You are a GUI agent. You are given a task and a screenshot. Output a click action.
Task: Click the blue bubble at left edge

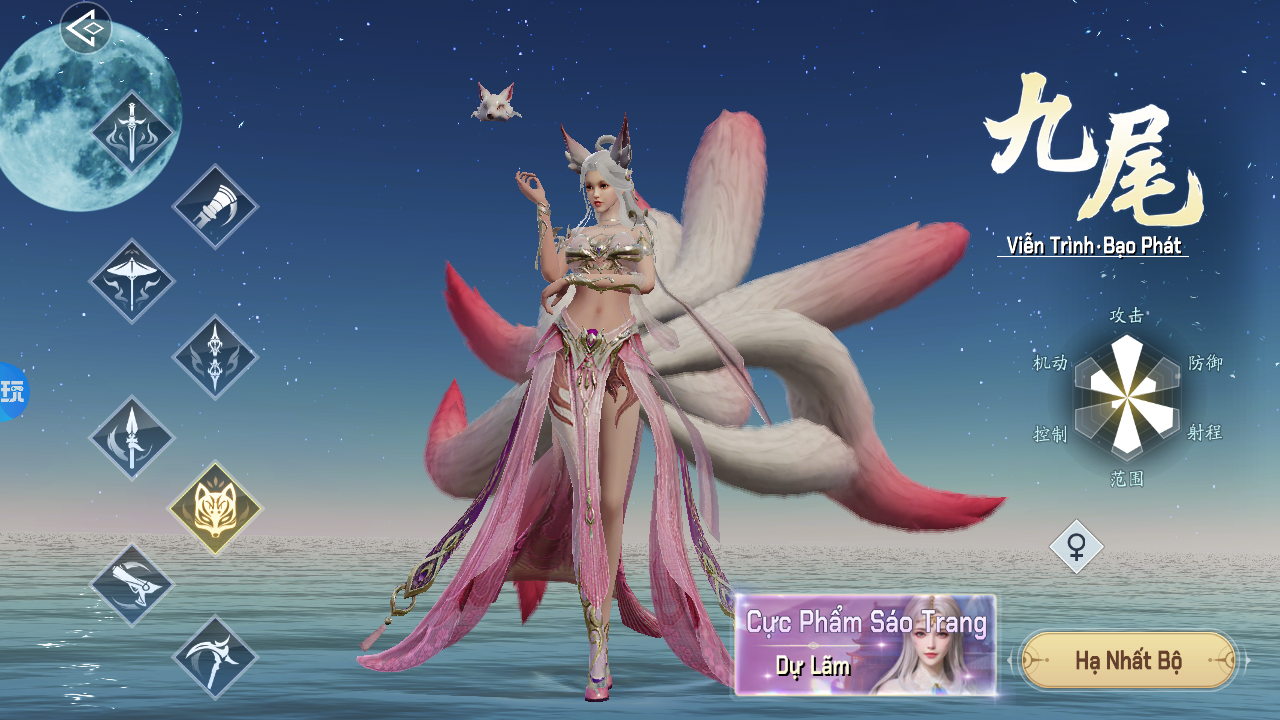pos(12,391)
